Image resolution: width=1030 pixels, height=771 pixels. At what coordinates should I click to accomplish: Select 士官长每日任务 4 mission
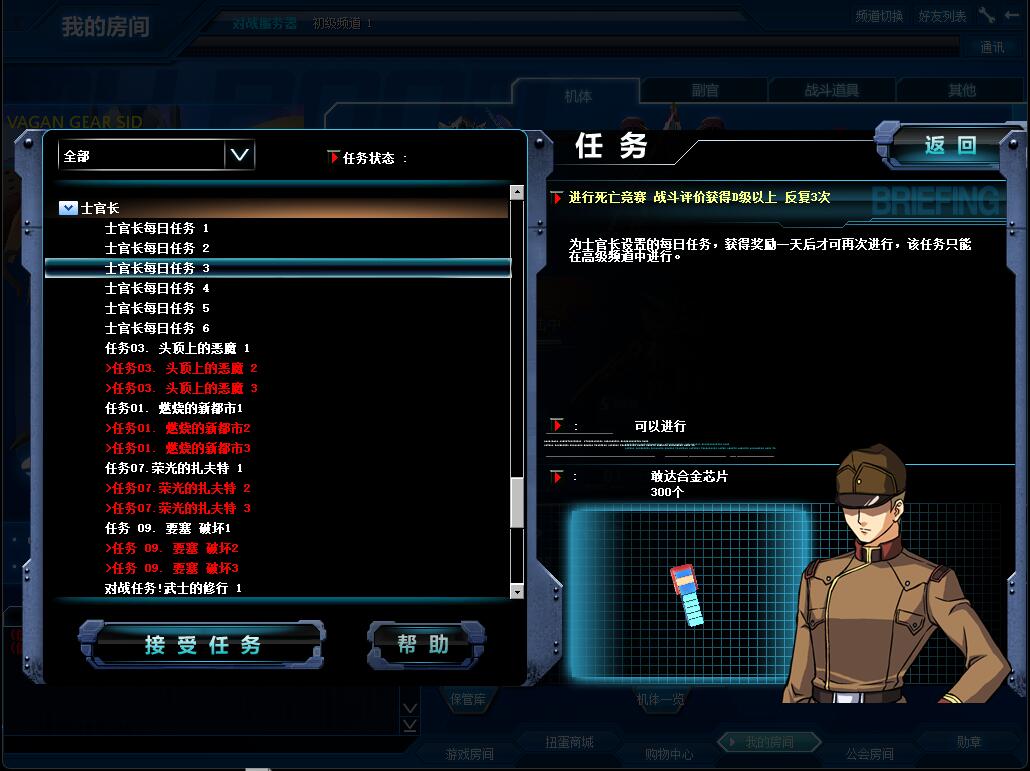[x=157, y=288]
